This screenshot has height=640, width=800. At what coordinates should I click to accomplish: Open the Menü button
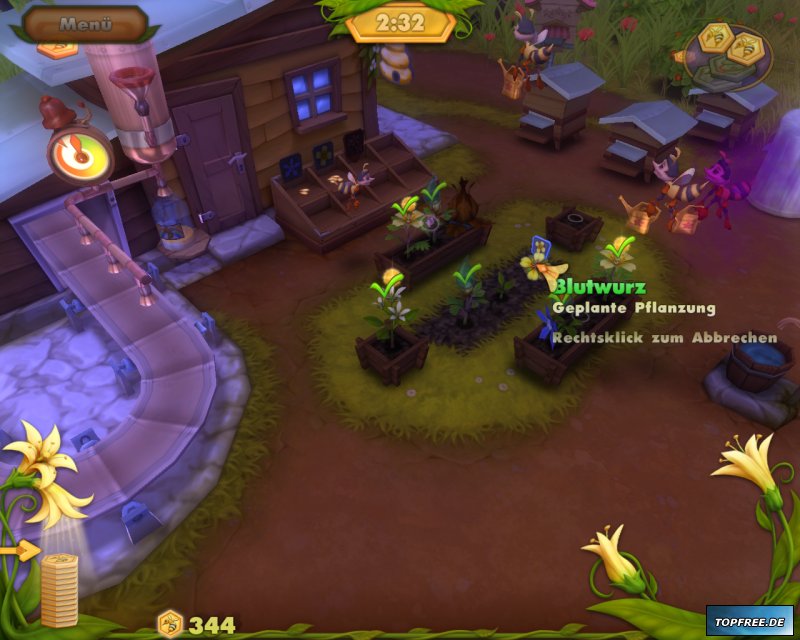[x=84, y=22]
